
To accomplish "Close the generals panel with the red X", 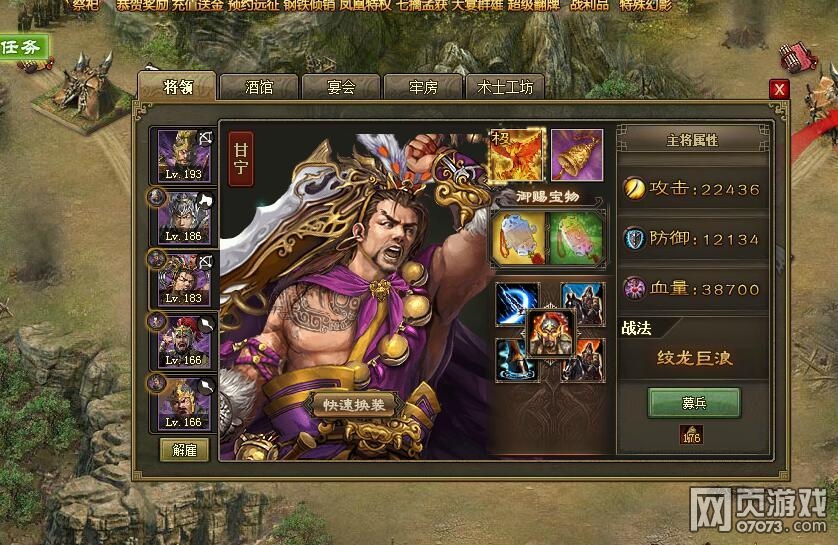I will click(x=779, y=89).
